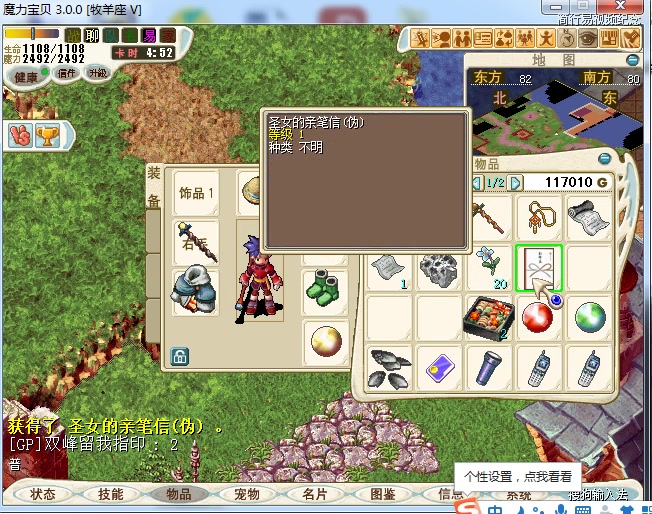Toggle the equipment lock icon

pos(181,355)
